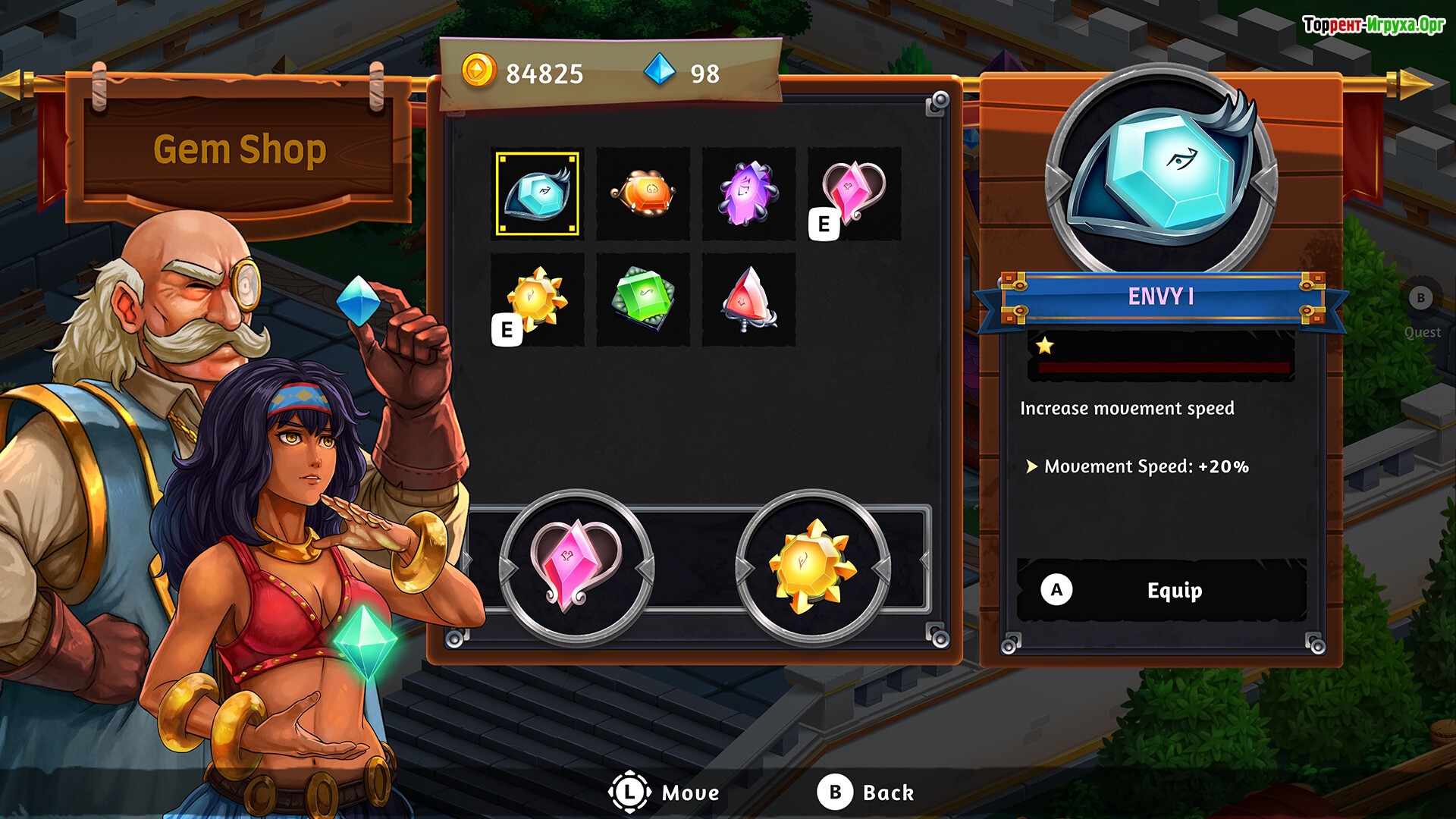
Task: Choose the green square gem
Action: (x=643, y=300)
